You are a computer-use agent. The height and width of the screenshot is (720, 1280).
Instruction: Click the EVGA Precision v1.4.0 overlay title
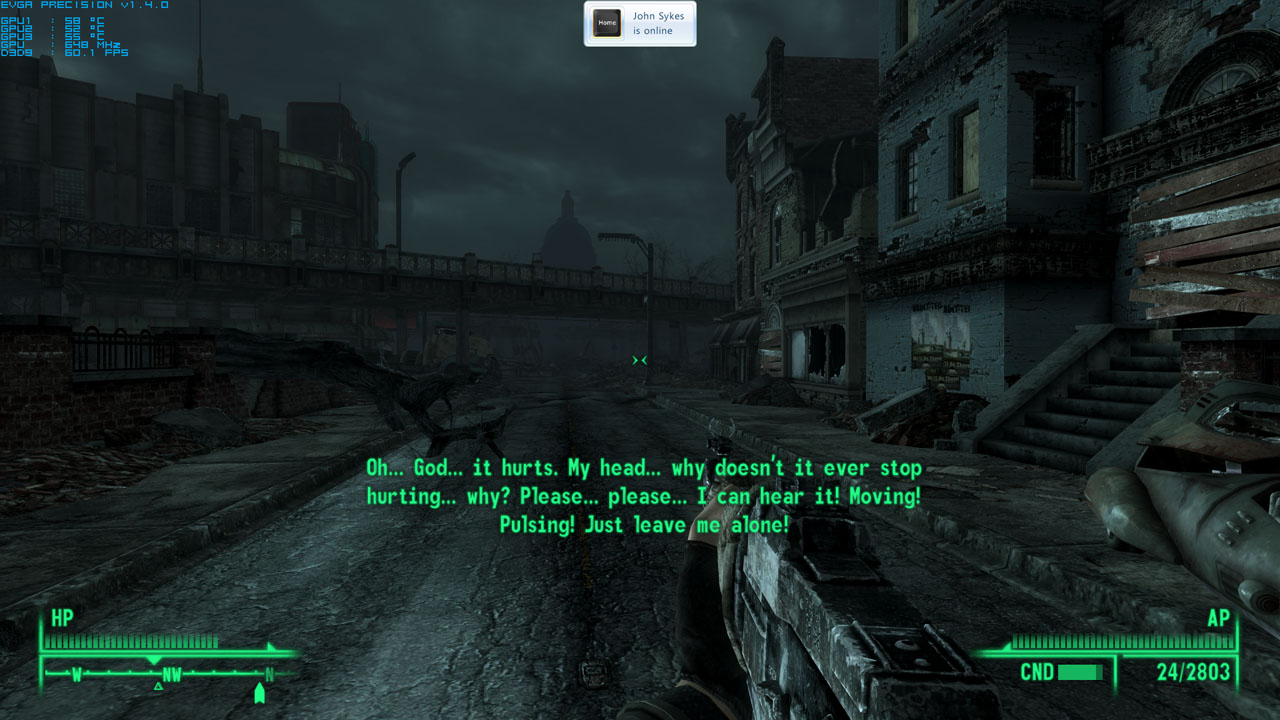coord(62,5)
